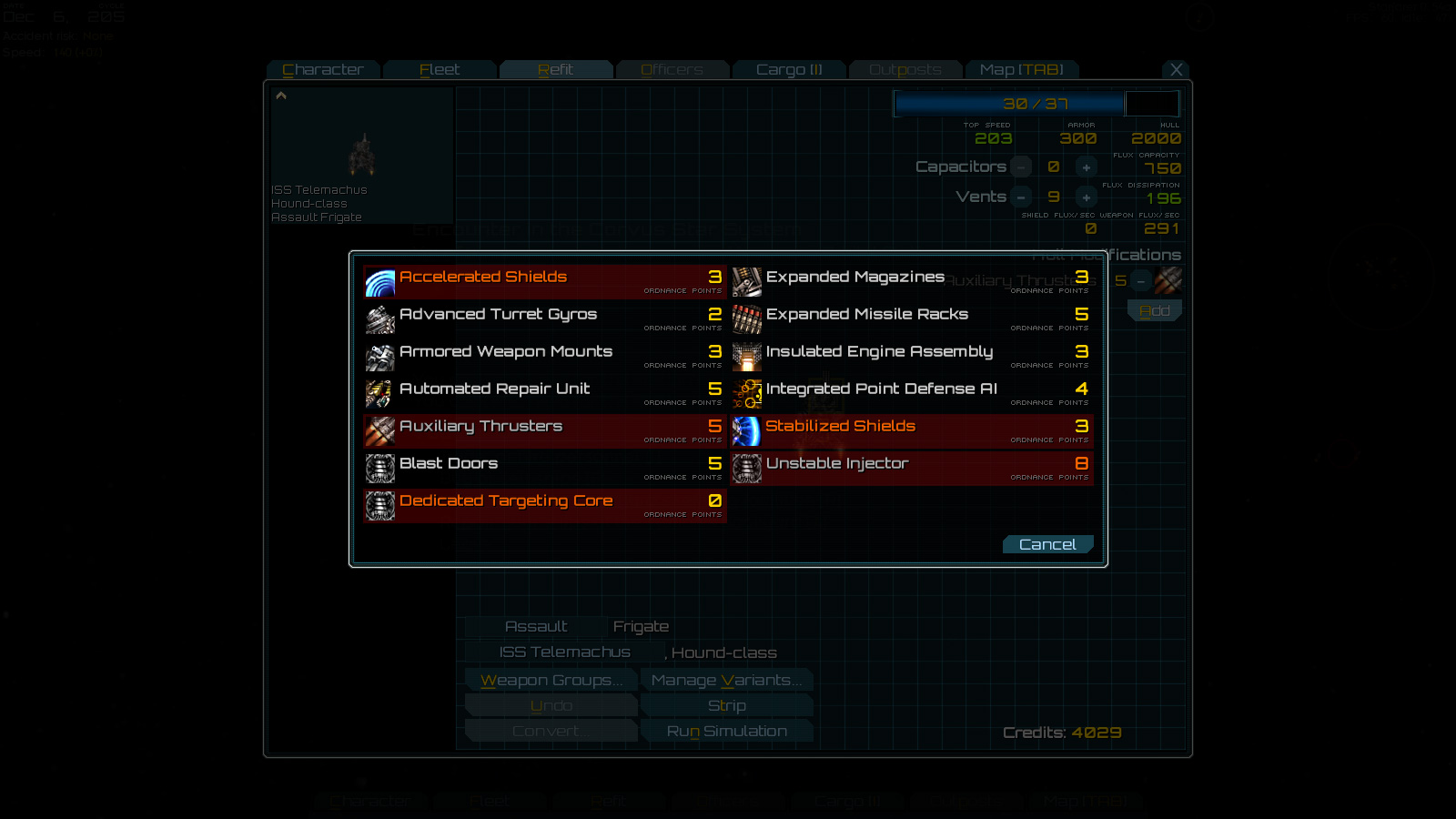Decrease Capacitors with the minus stepper
This screenshot has height=819, width=1456.
(1020, 167)
